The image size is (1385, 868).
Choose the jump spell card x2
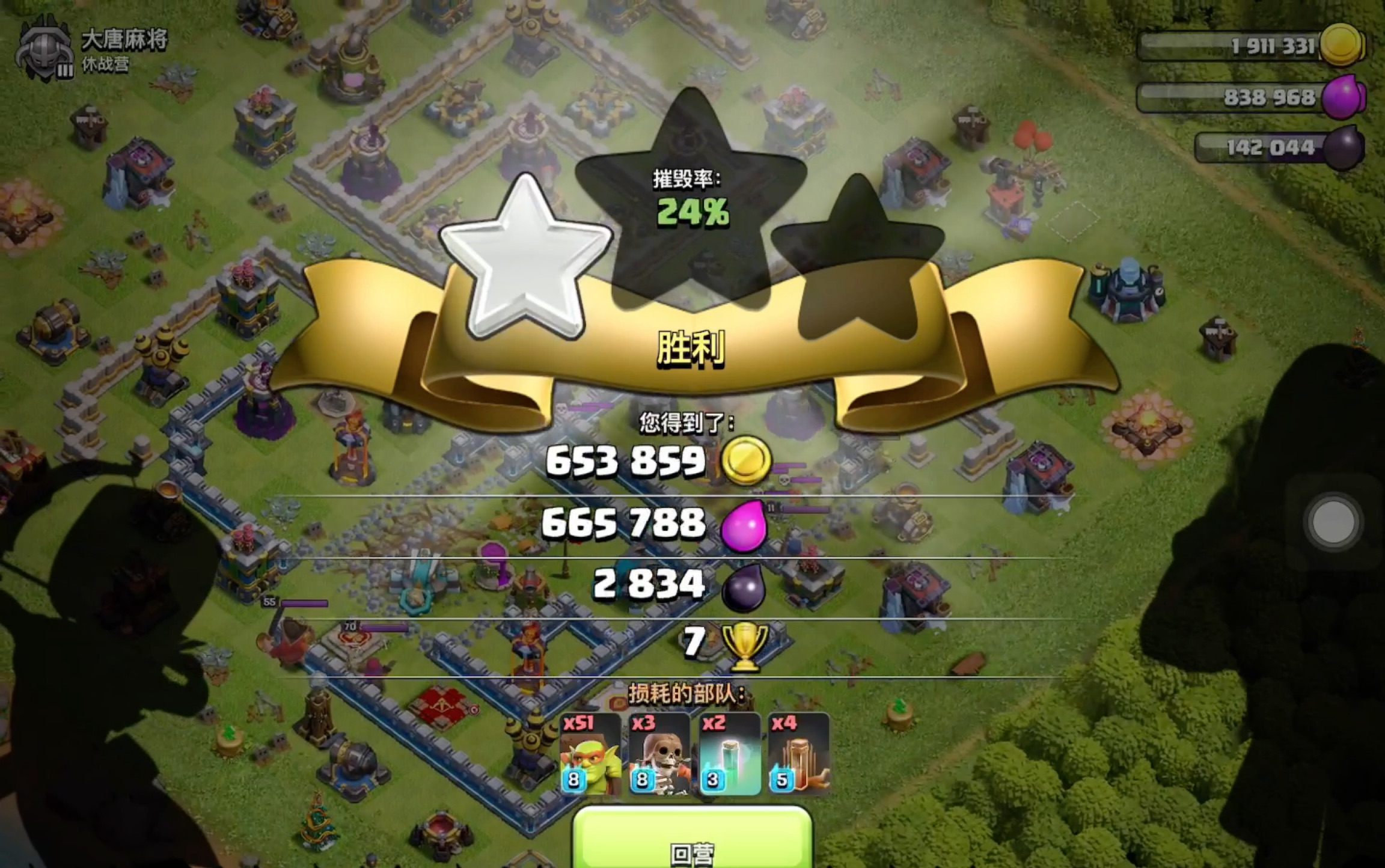click(729, 754)
